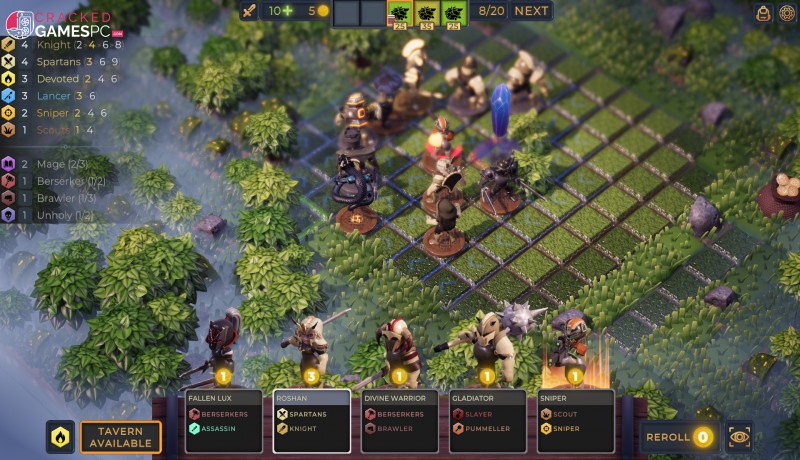Open the backpack inventory icon
The image size is (800, 460).
tap(763, 12)
